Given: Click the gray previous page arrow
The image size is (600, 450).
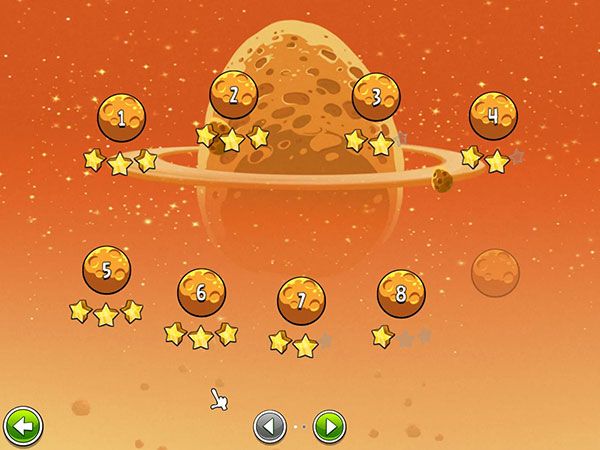Looking at the screenshot, I should pos(269,427).
